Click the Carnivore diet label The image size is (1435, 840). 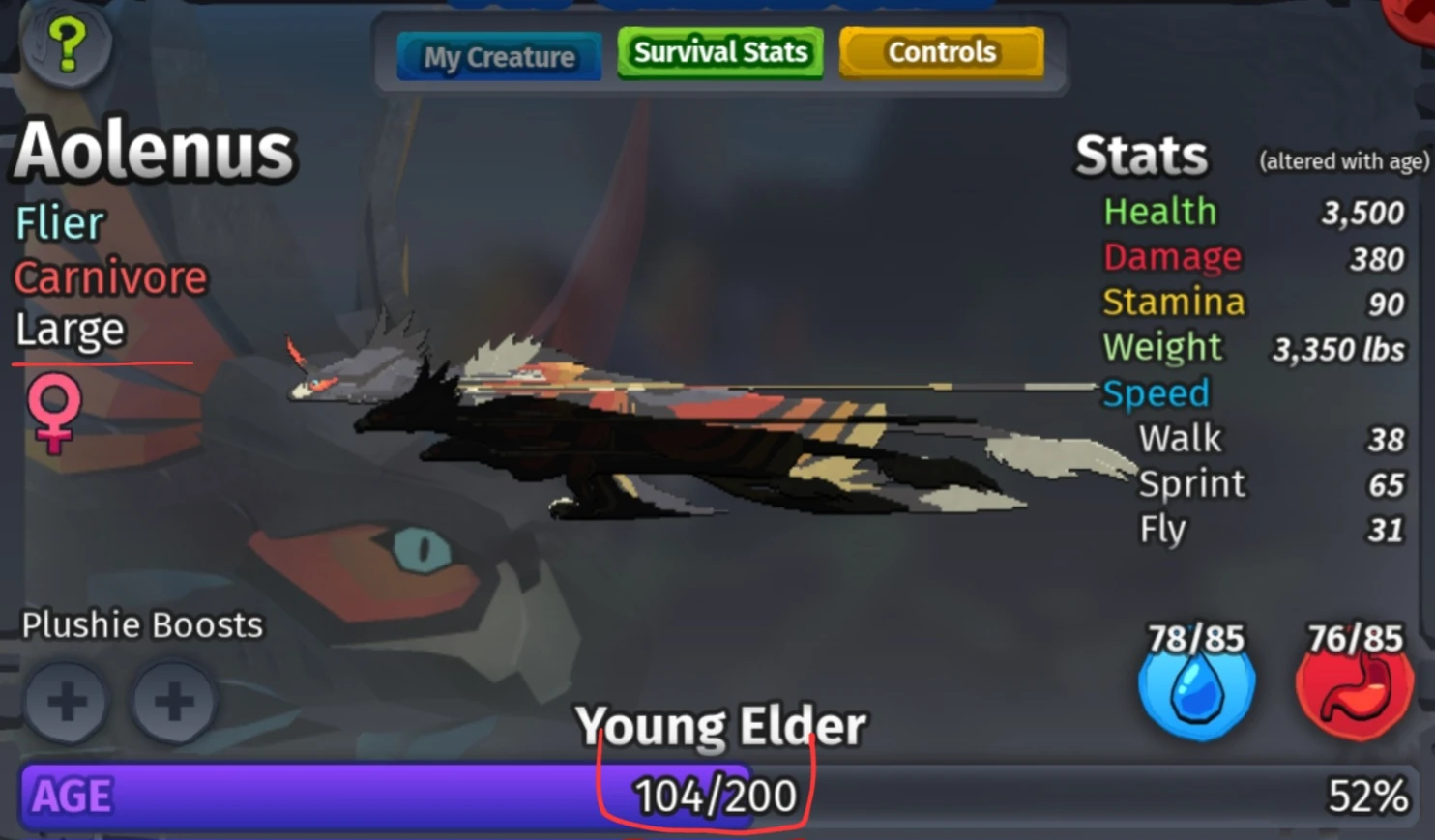tap(110, 277)
